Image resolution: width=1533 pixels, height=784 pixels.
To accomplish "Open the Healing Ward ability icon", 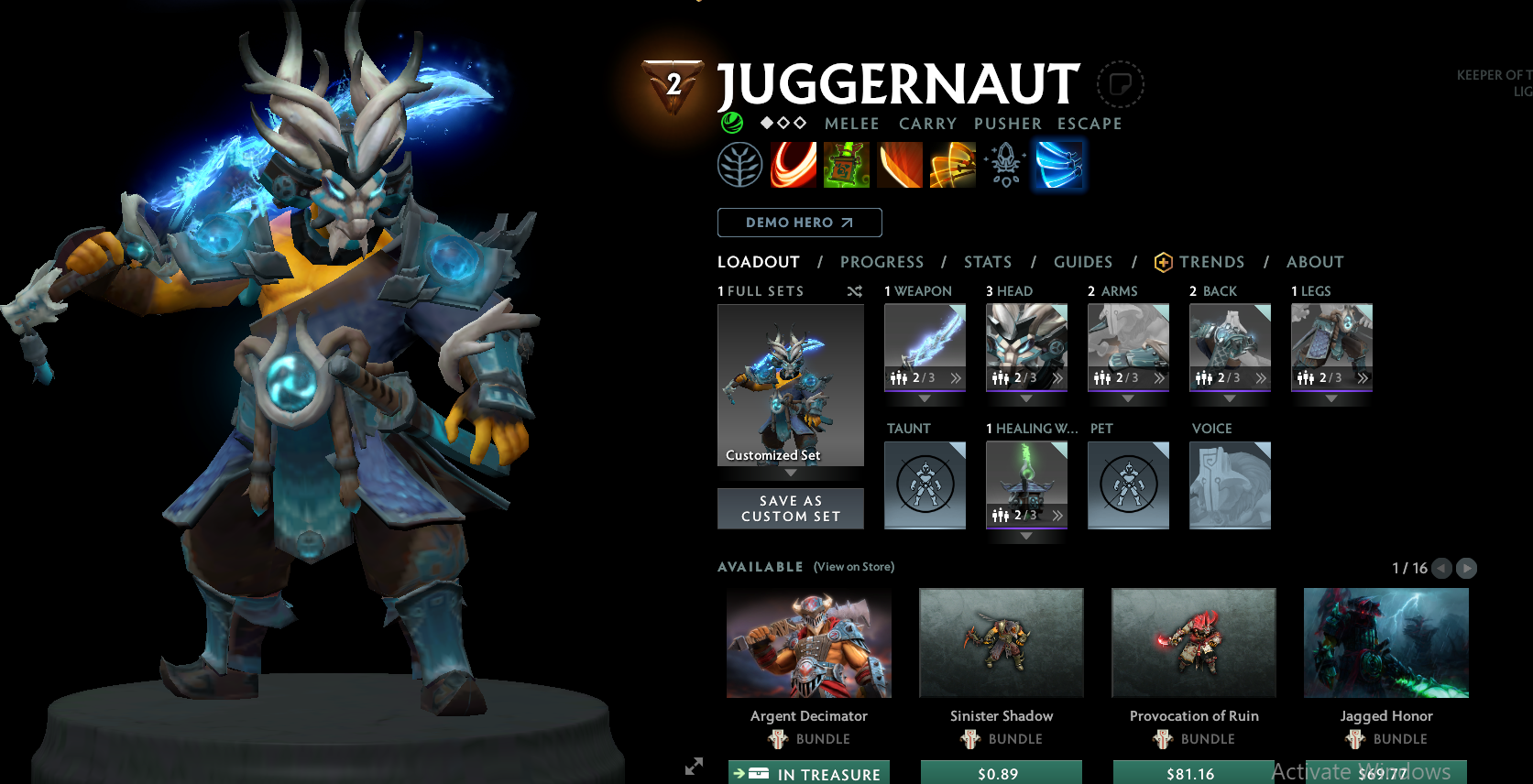I will (x=847, y=165).
